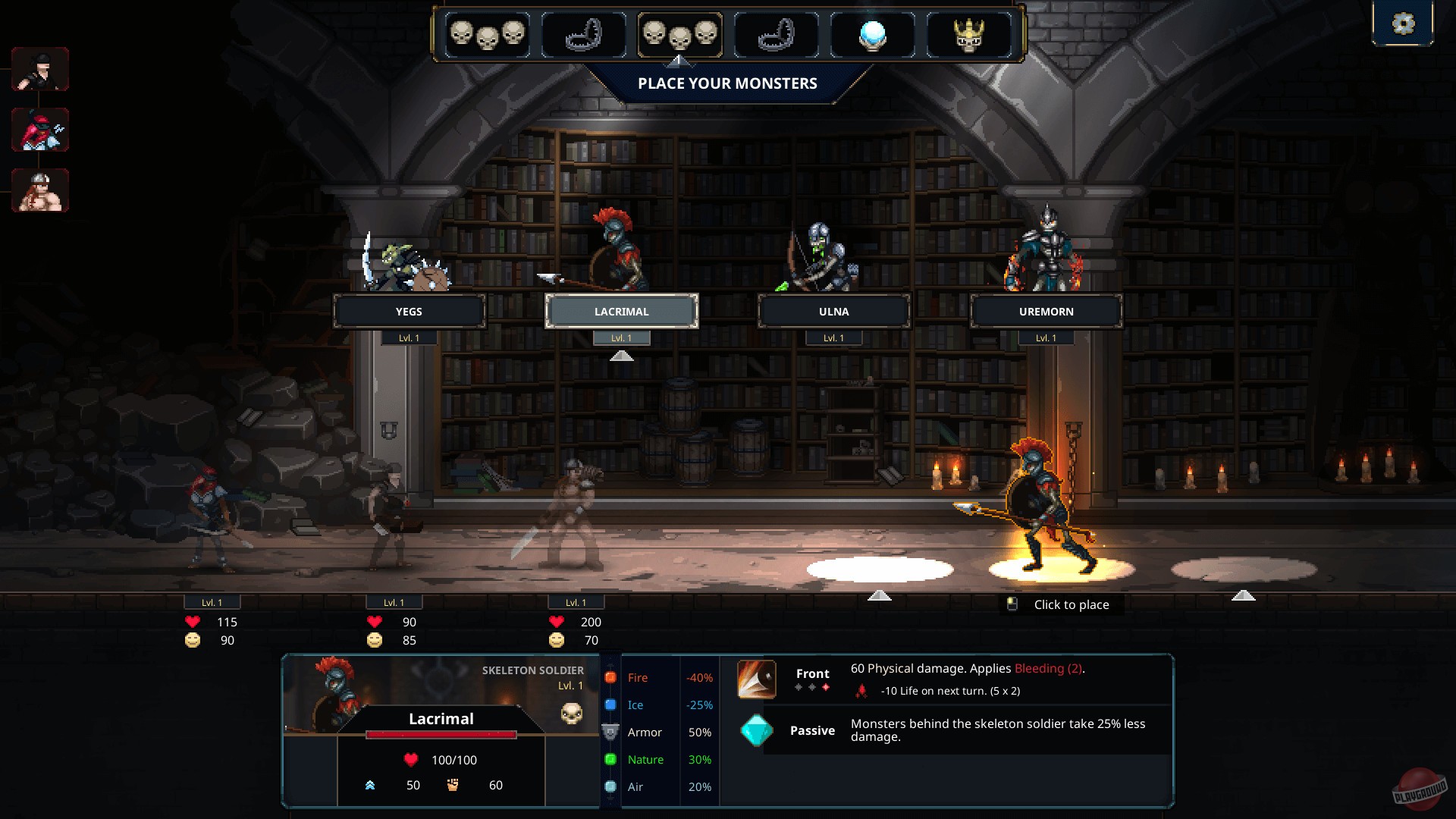Click the placement arrow near the left spotlight

tap(880, 596)
